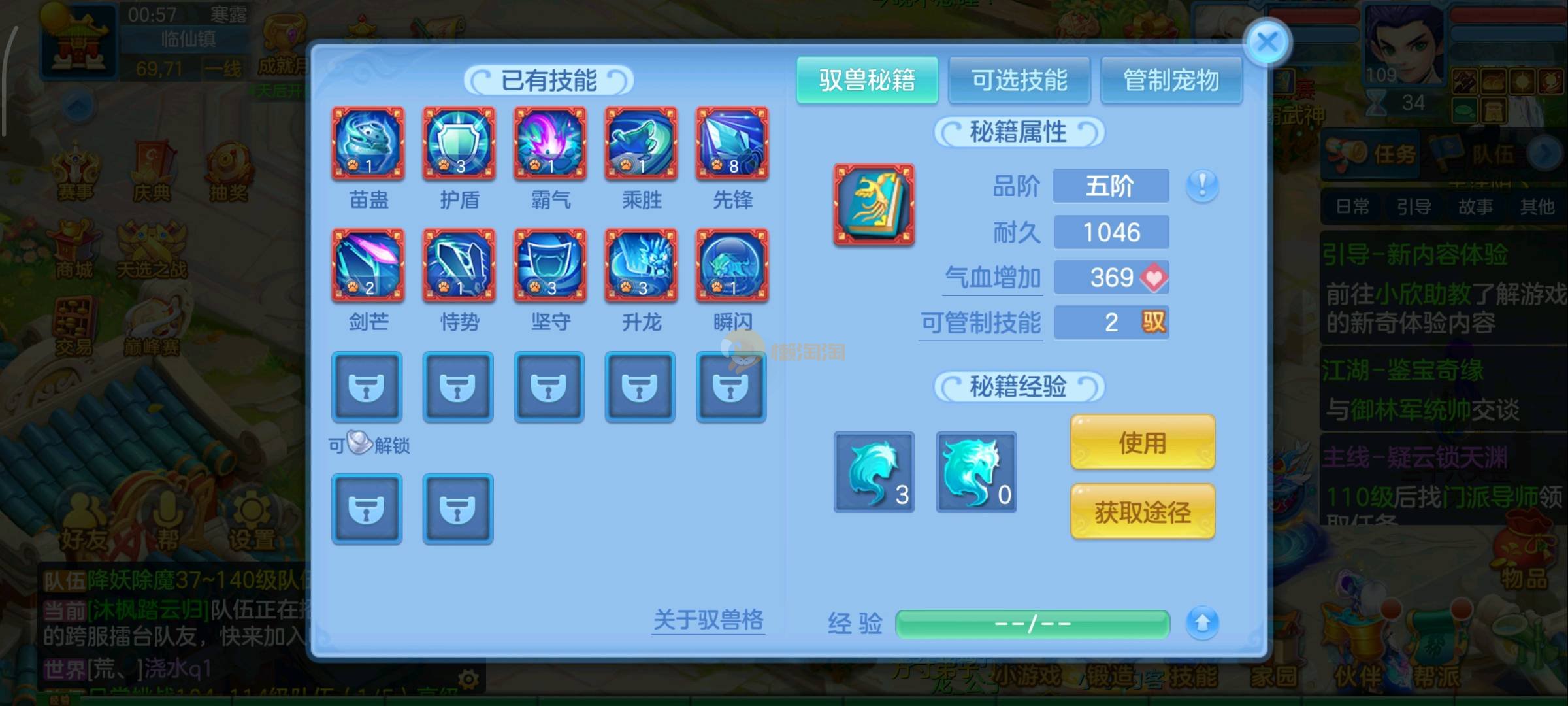Switch to the 管制宠物 tab
The height and width of the screenshot is (706, 1568).
pos(1171,80)
